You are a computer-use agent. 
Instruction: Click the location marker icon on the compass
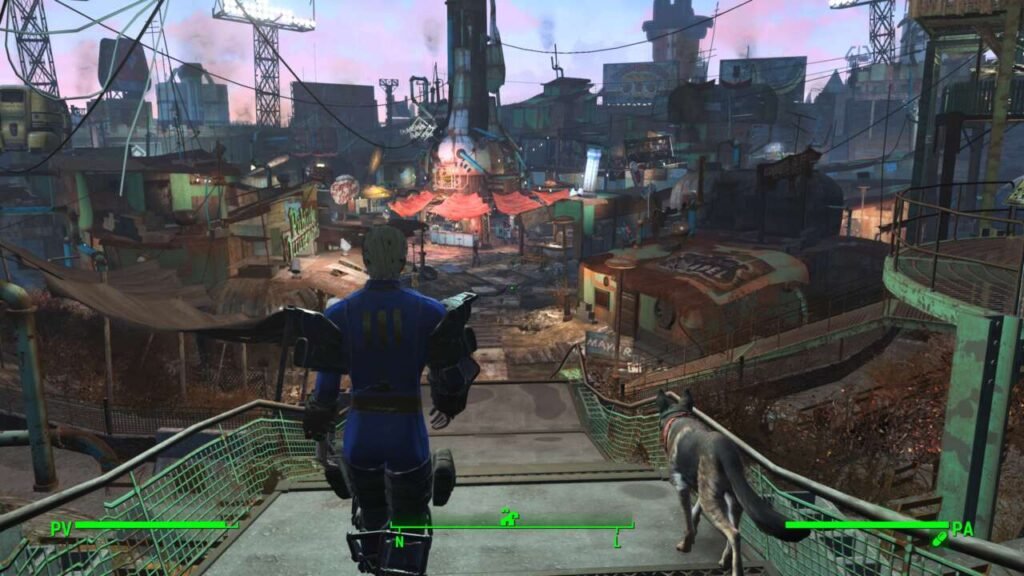[509, 517]
